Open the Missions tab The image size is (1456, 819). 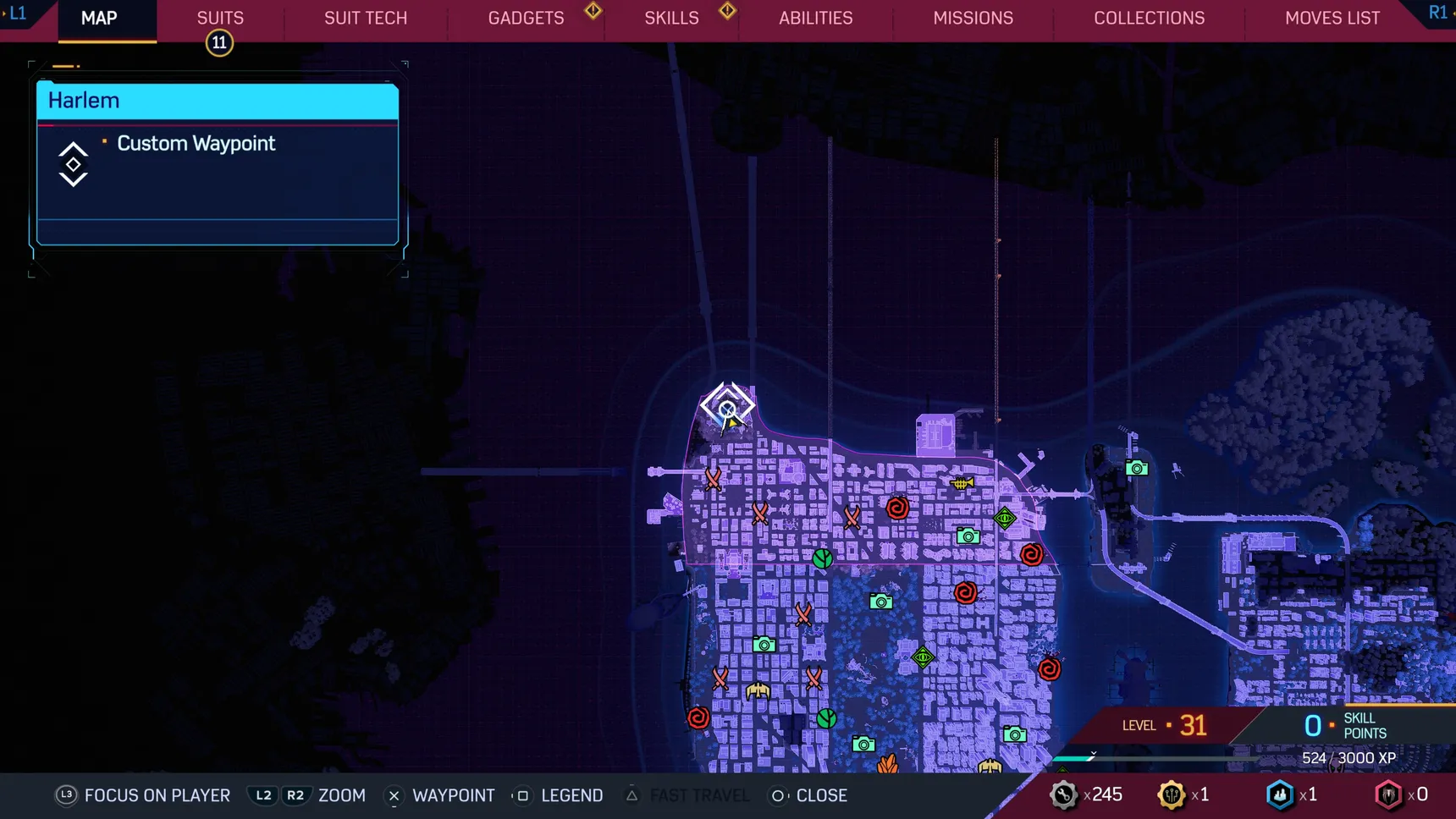(973, 18)
